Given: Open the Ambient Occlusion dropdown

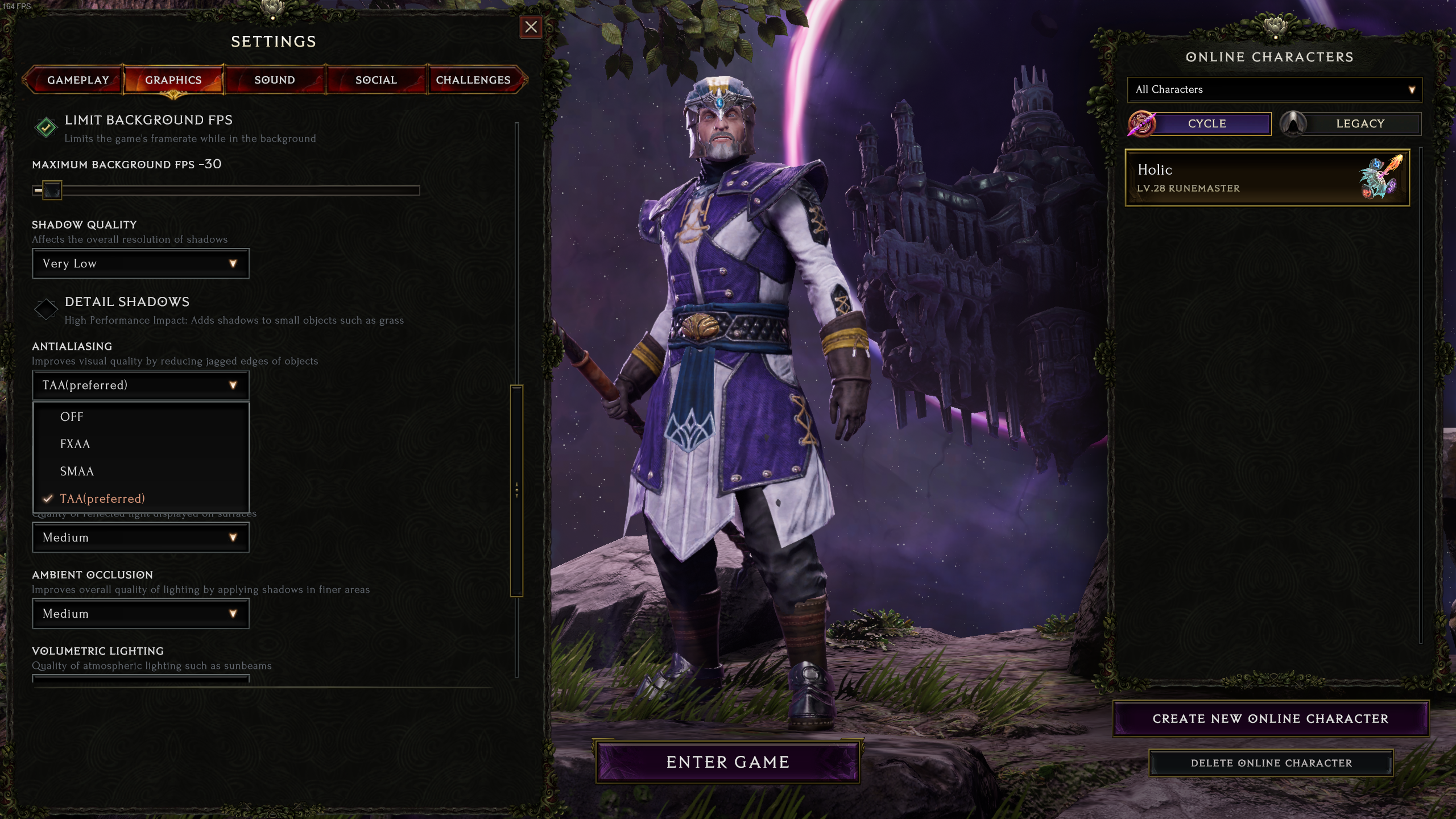Looking at the screenshot, I should coord(140,614).
